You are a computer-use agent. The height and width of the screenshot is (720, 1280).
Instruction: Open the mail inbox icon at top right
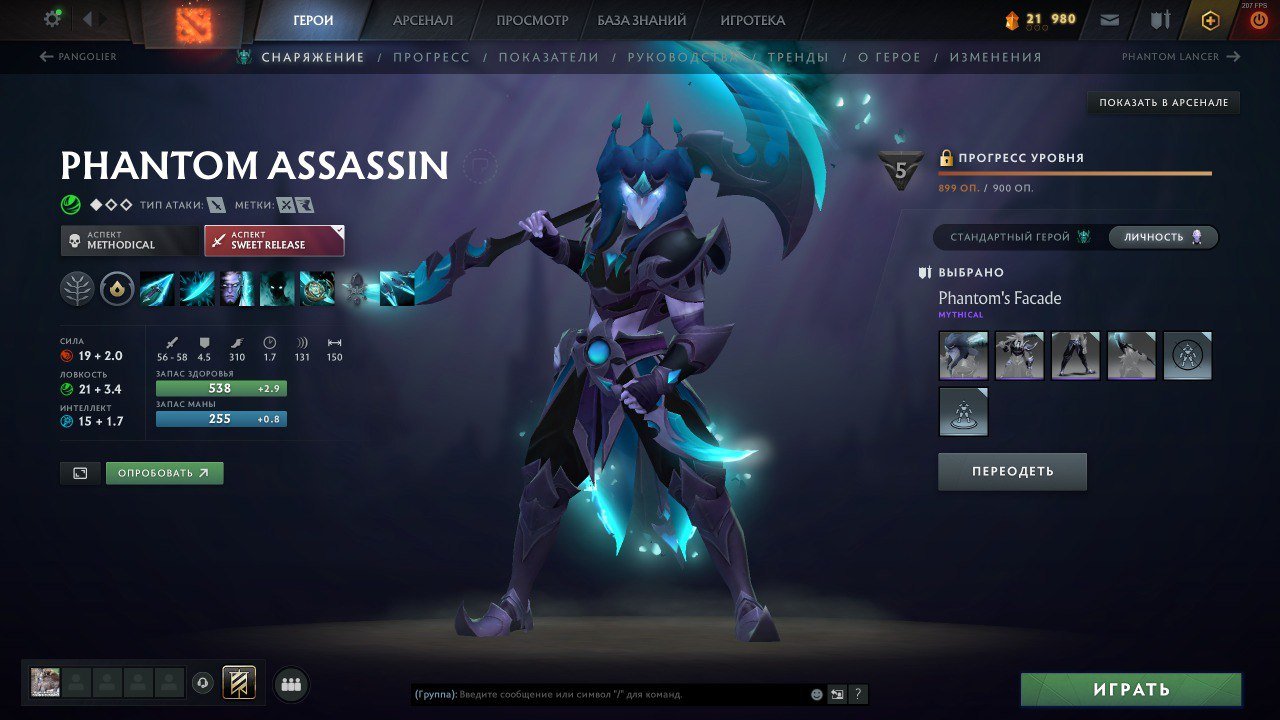1111,18
